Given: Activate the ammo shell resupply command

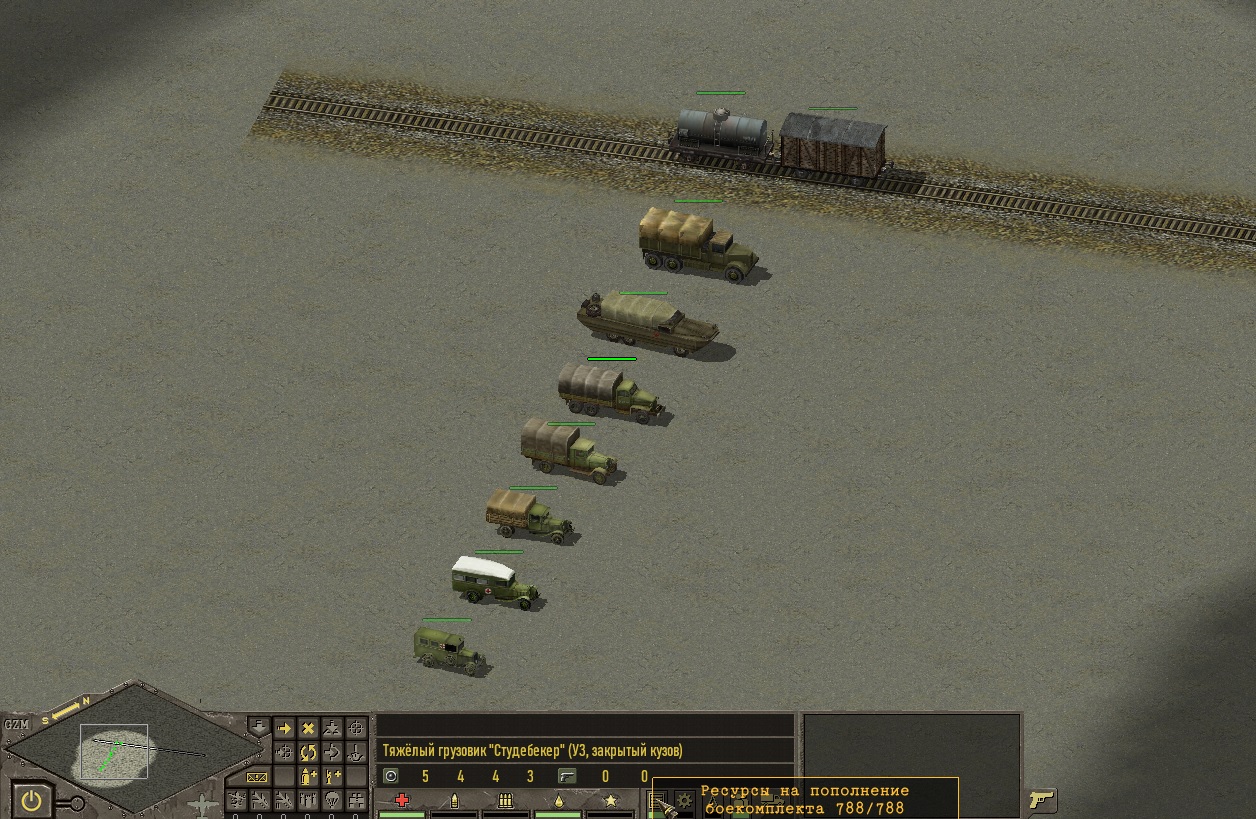Looking at the screenshot, I should [308, 776].
